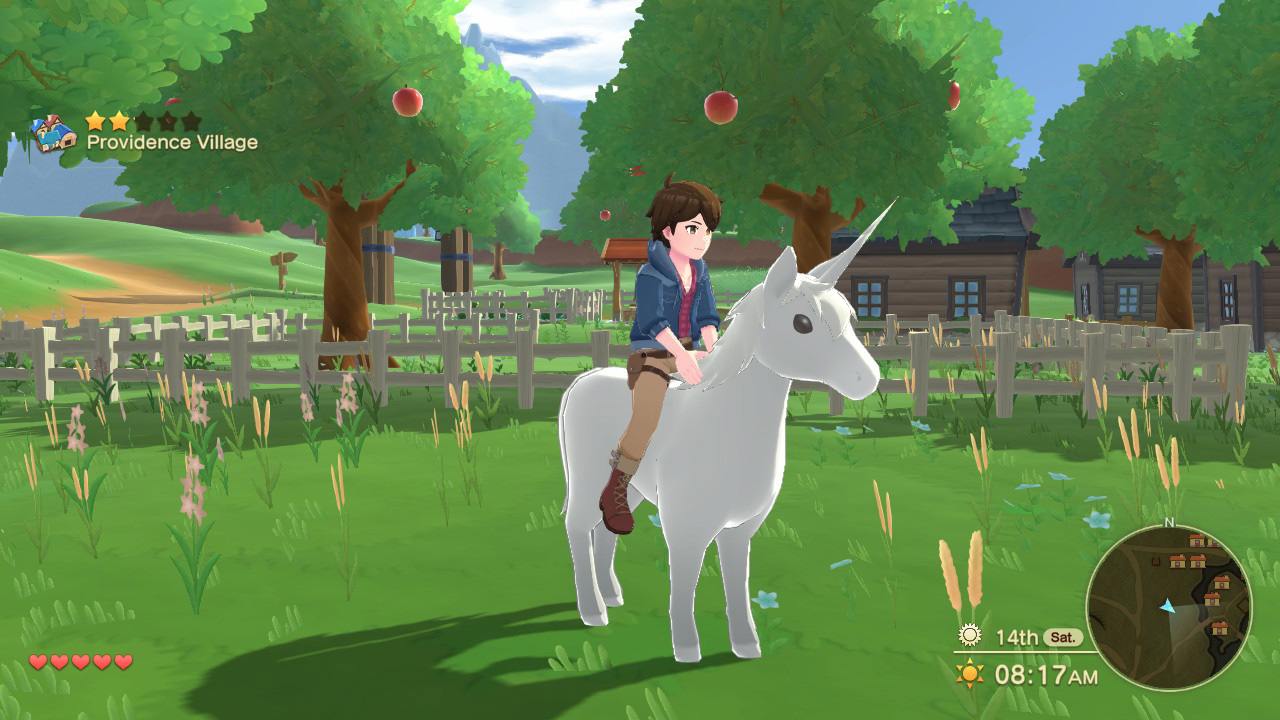Image resolution: width=1280 pixels, height=720 pixels.
Task: Click the Providence Village house icon
Action: [53, 132]
